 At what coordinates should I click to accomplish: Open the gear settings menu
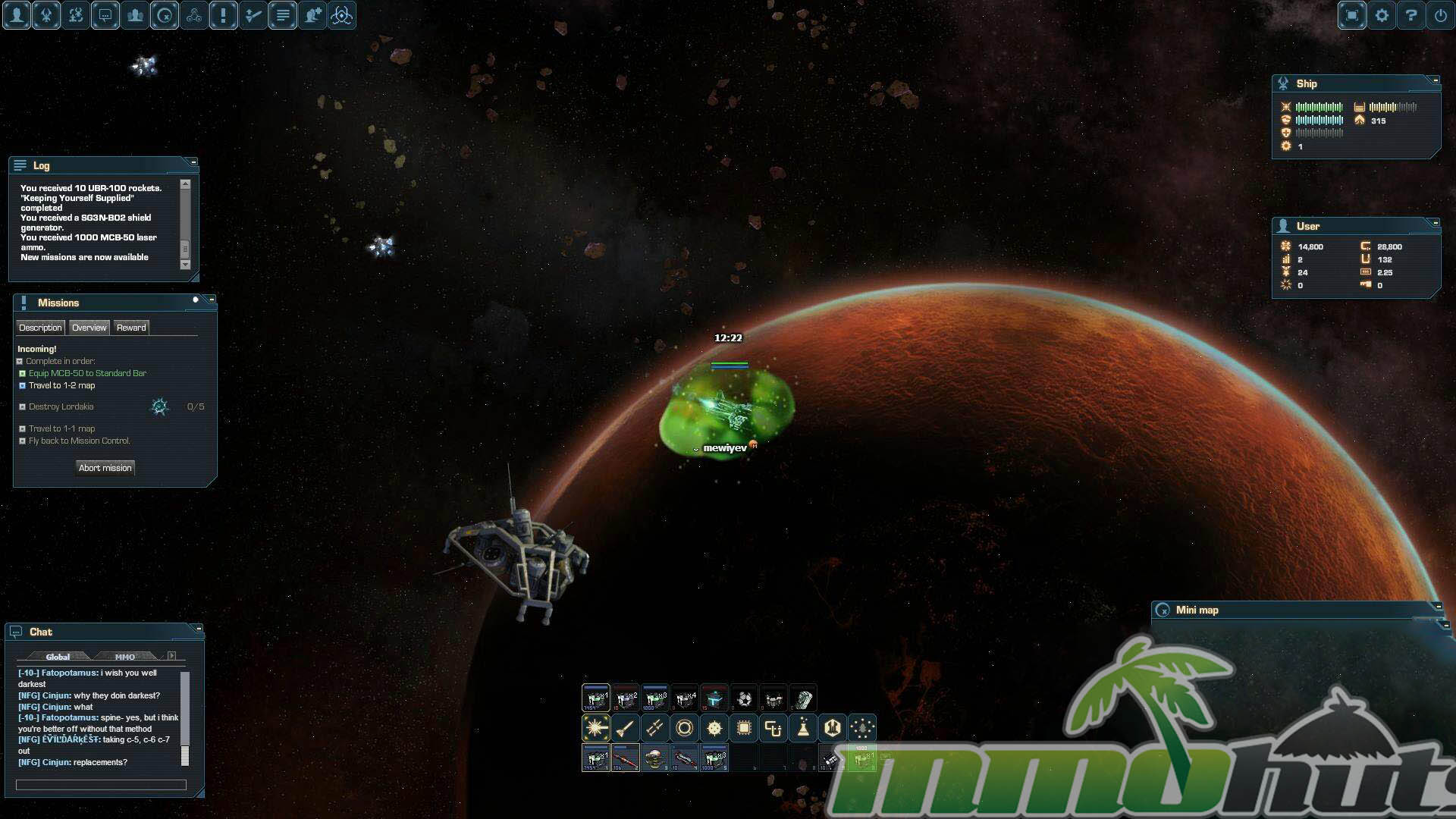(1382, 15)
